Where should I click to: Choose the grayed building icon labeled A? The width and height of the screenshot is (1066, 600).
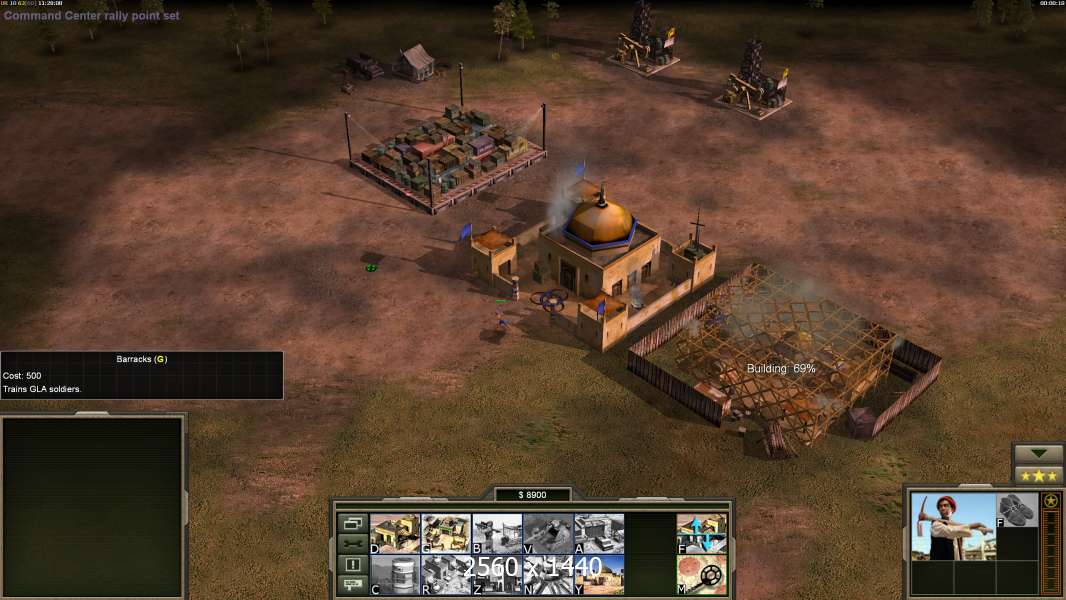(599, 533)
